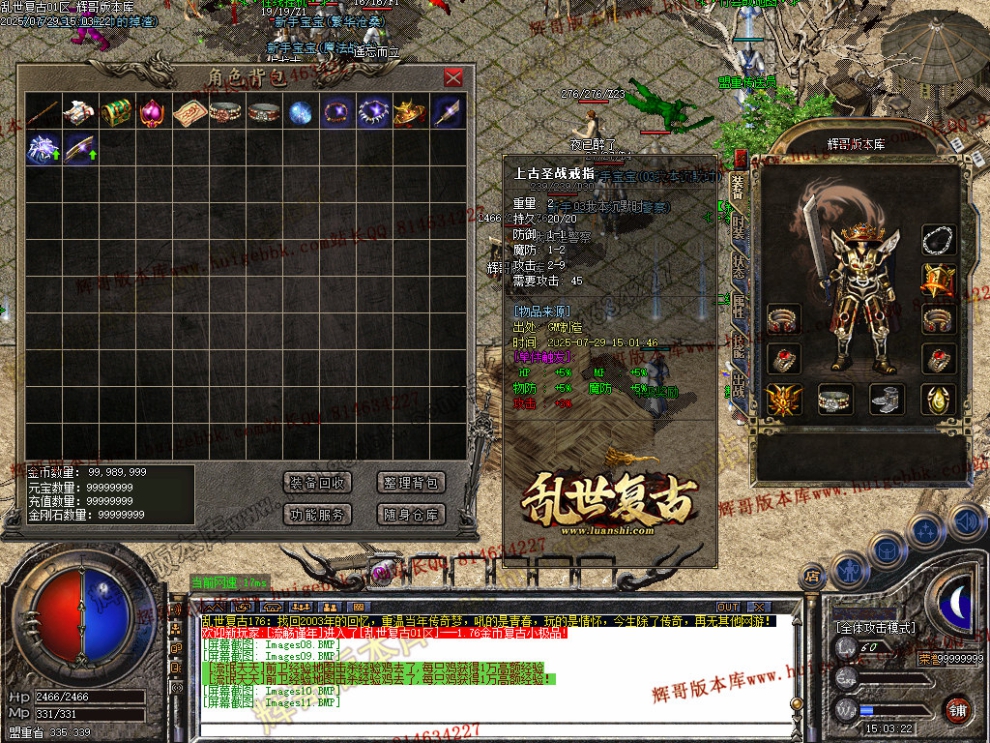Open the portable warehouse (随身仓库)
The image size is (990, 743).
(410, 515)
